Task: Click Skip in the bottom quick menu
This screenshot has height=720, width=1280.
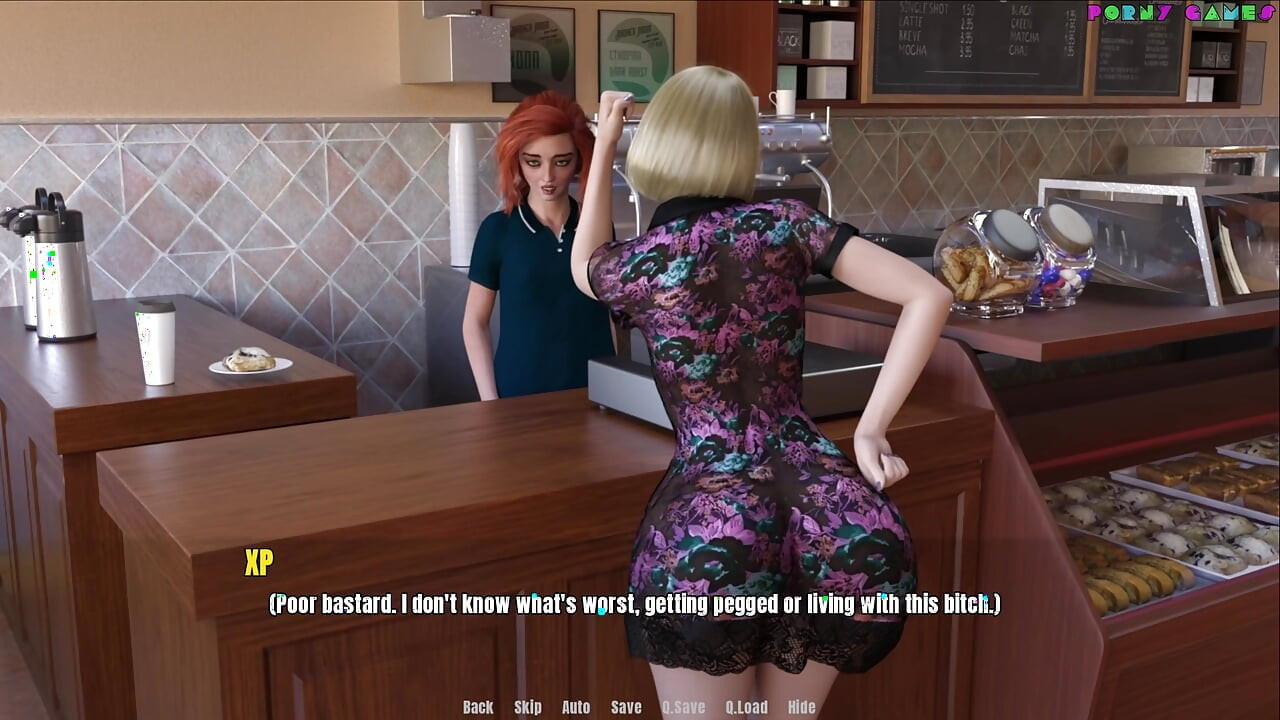Action: click(x=528, y=707)
